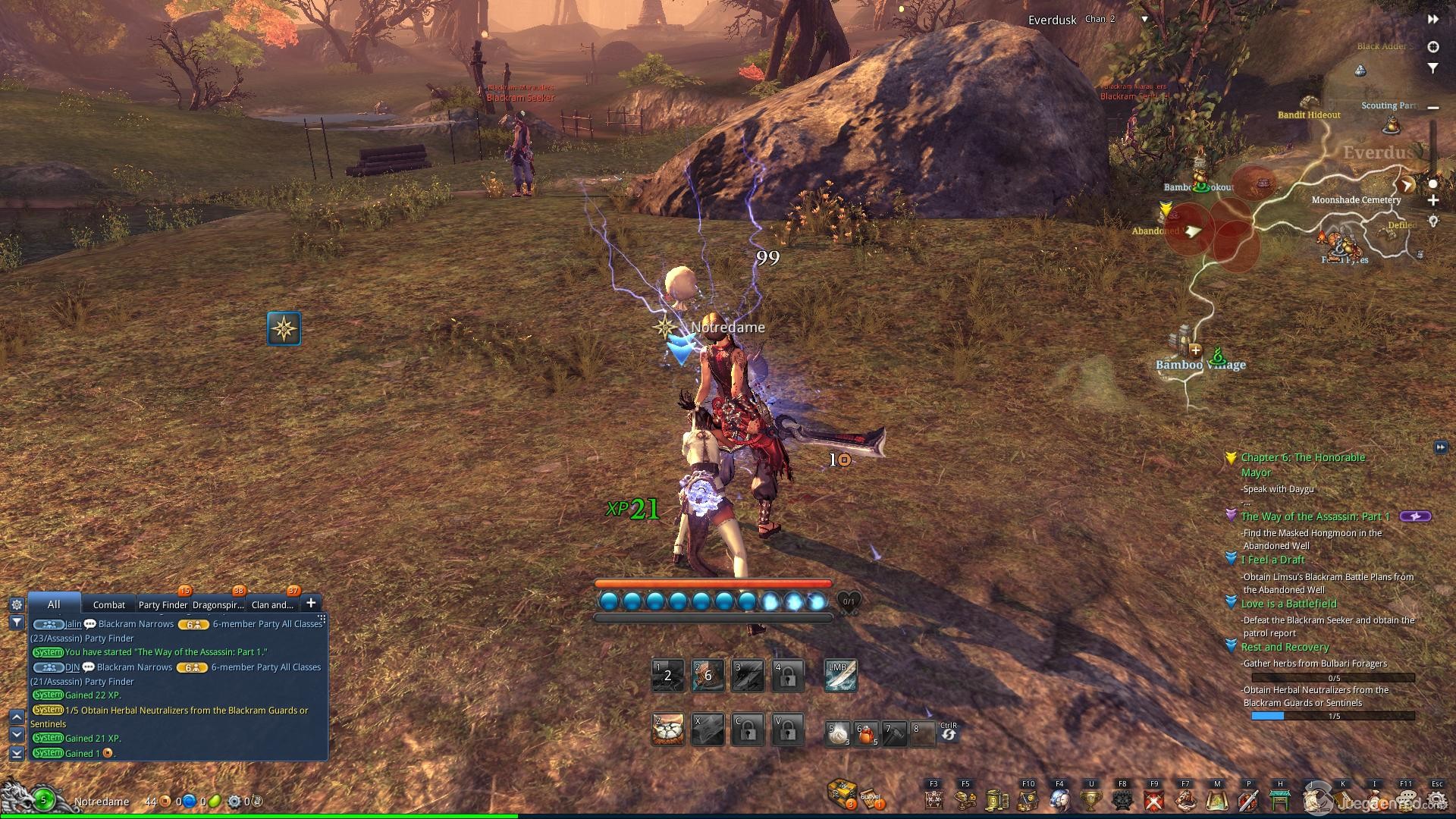Jump chat to the latest message
Viewport: 1456px width, 819px height.
tap(16, 753)
